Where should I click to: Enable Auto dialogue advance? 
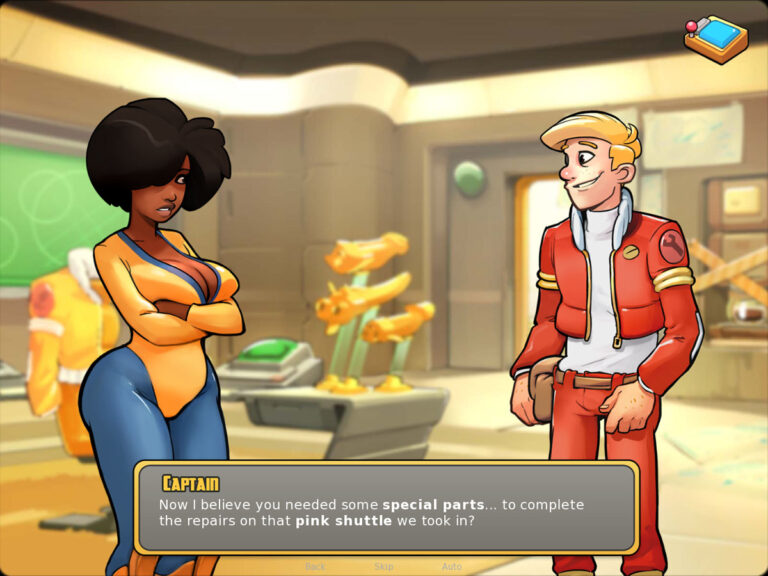point(452,567)
